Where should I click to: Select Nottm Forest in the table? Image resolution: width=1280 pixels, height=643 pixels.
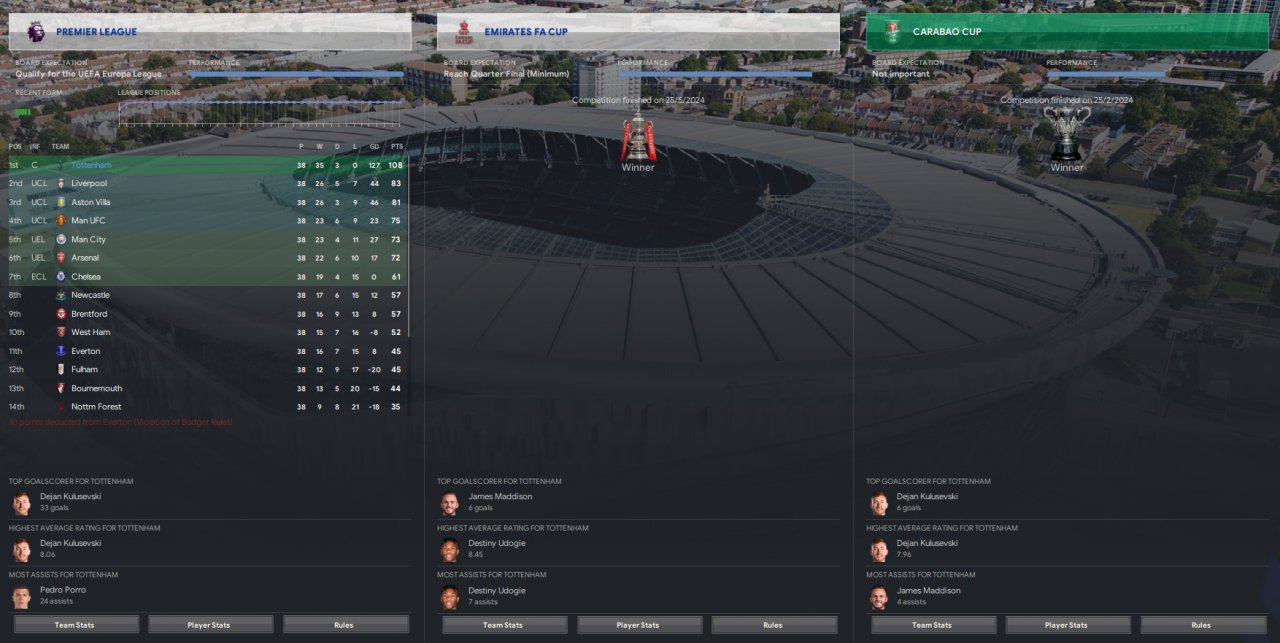click(x=96, y=407)
